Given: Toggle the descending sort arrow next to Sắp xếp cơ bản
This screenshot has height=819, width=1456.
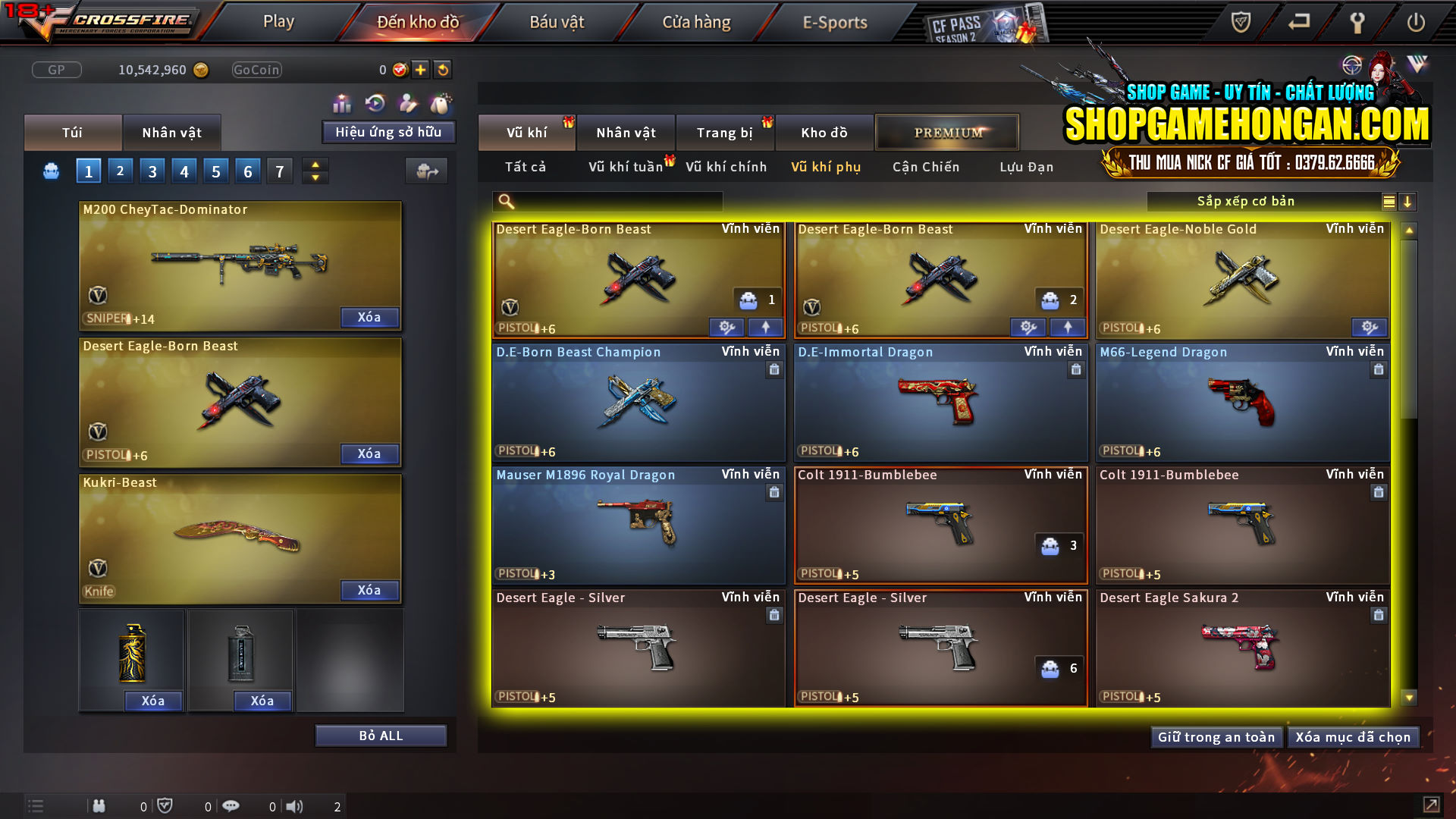Looking at the screenshot, I should [1409, 202].
